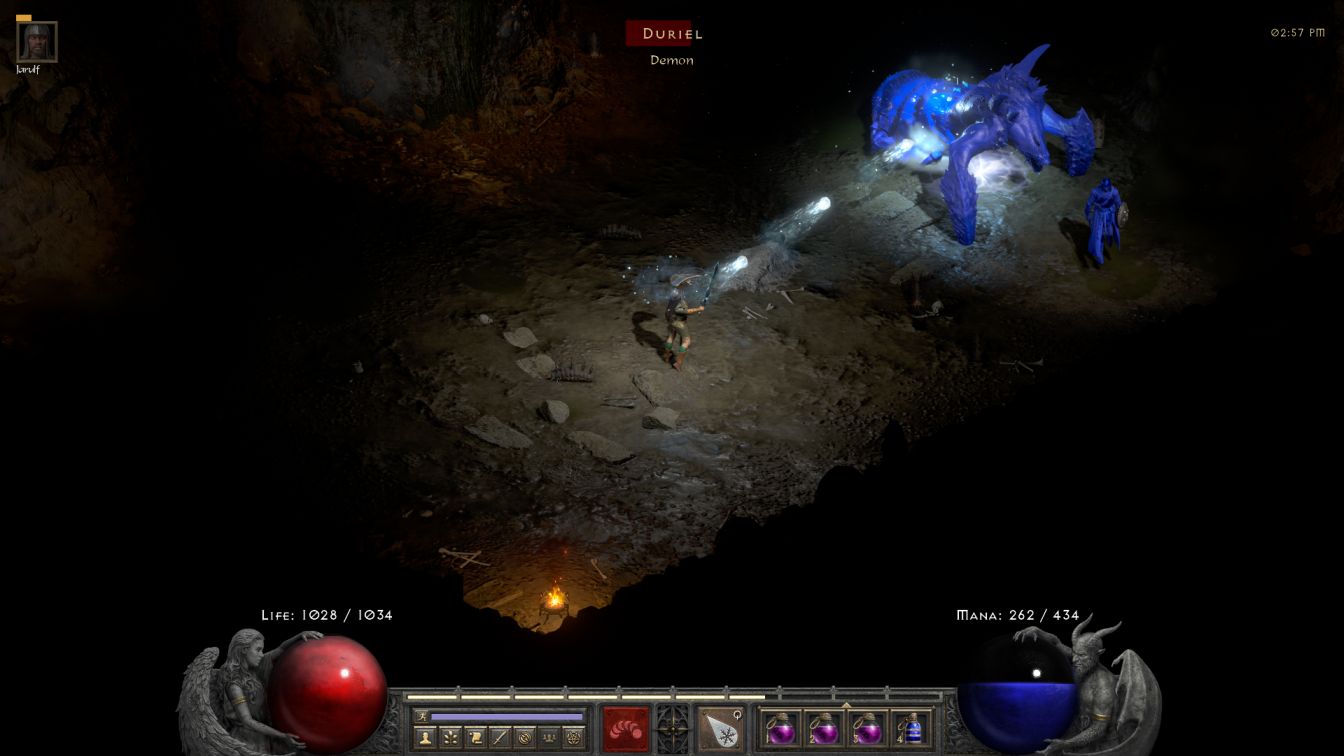Select the snowflake arrow right-click skill
Viewport: 1344px width, 756px height.
[x=720, y=729]
